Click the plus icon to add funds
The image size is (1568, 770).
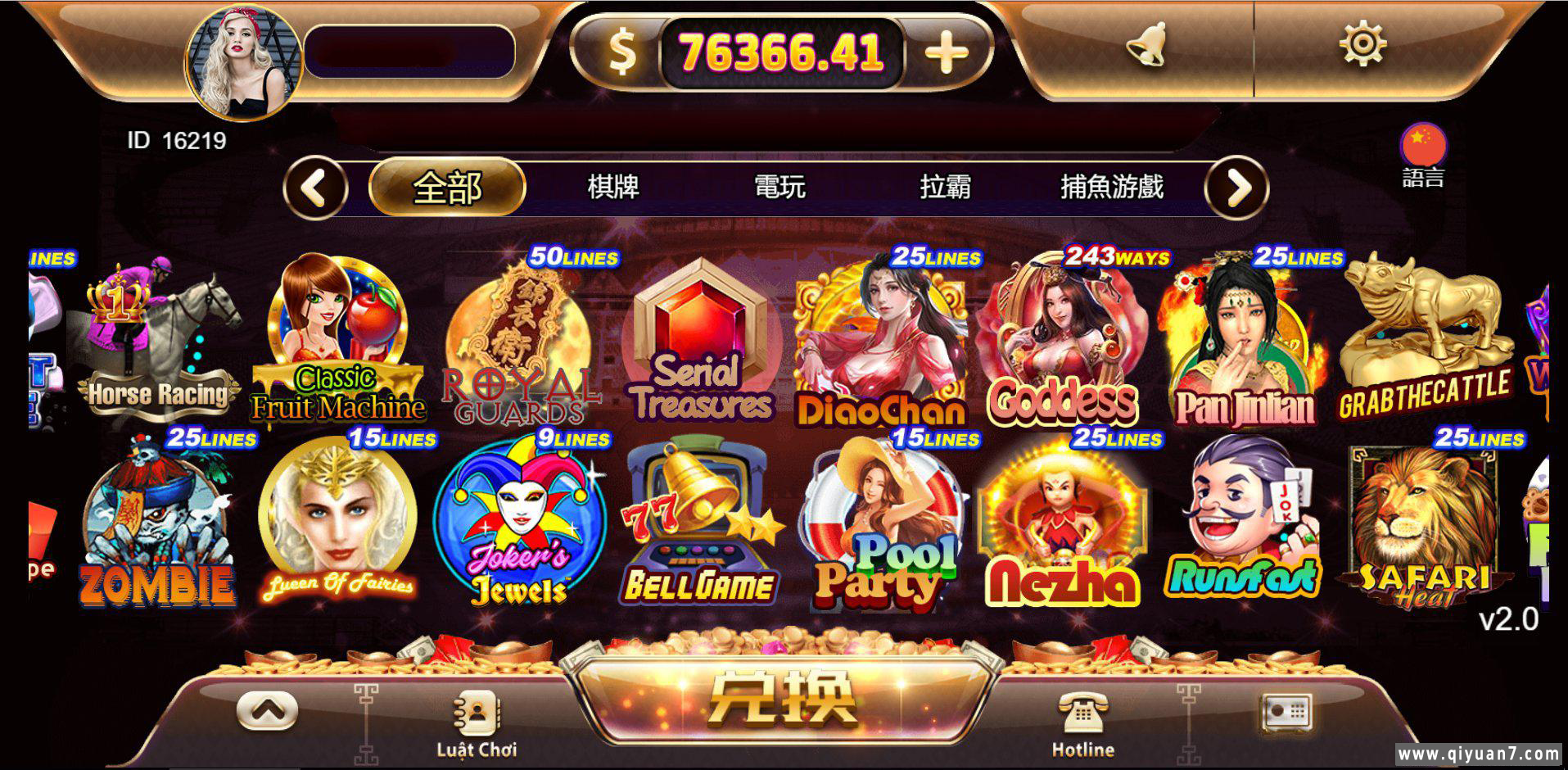pos(946,52)
